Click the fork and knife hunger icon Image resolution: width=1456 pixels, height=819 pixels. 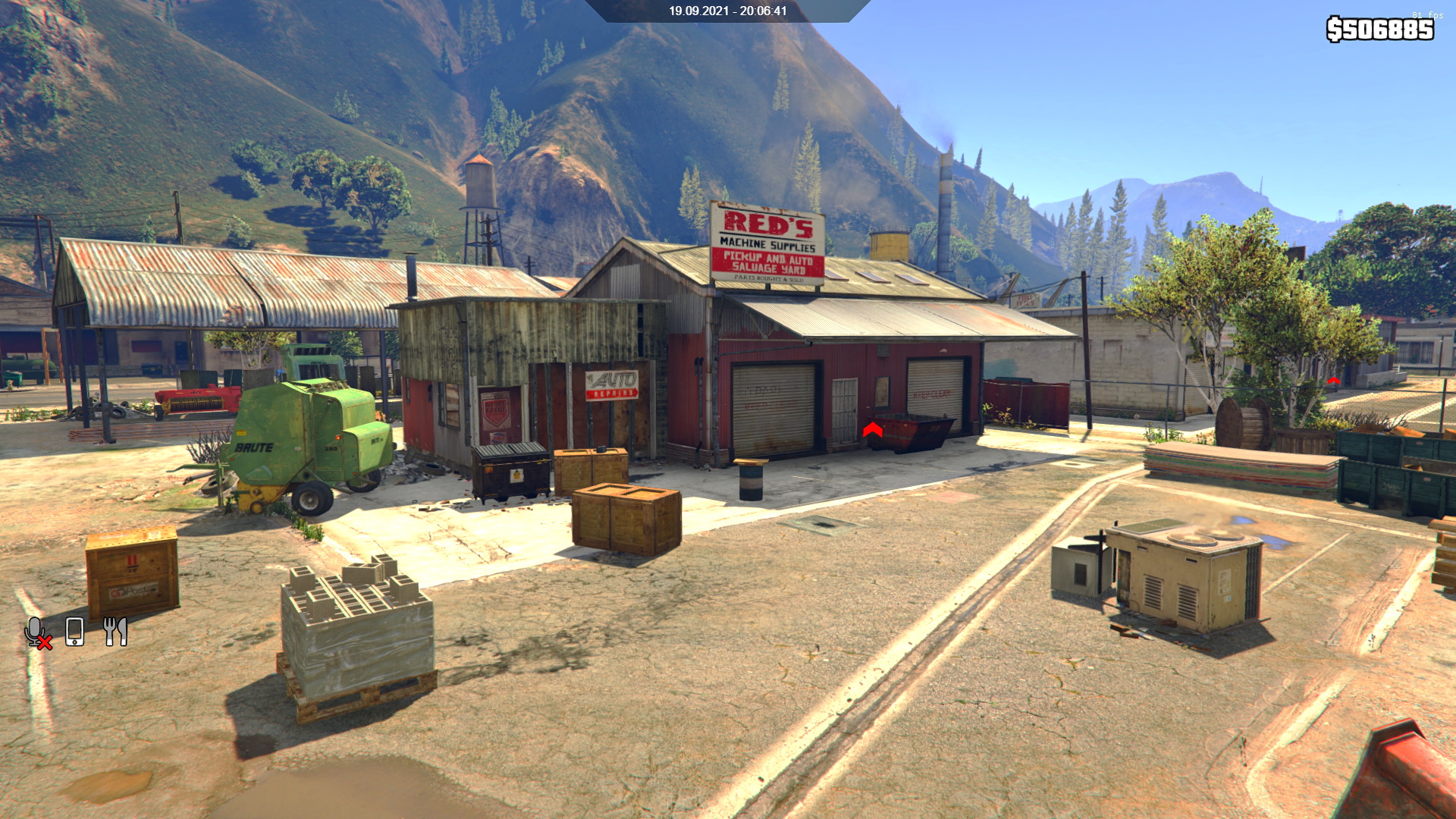[x=115, y=631]
